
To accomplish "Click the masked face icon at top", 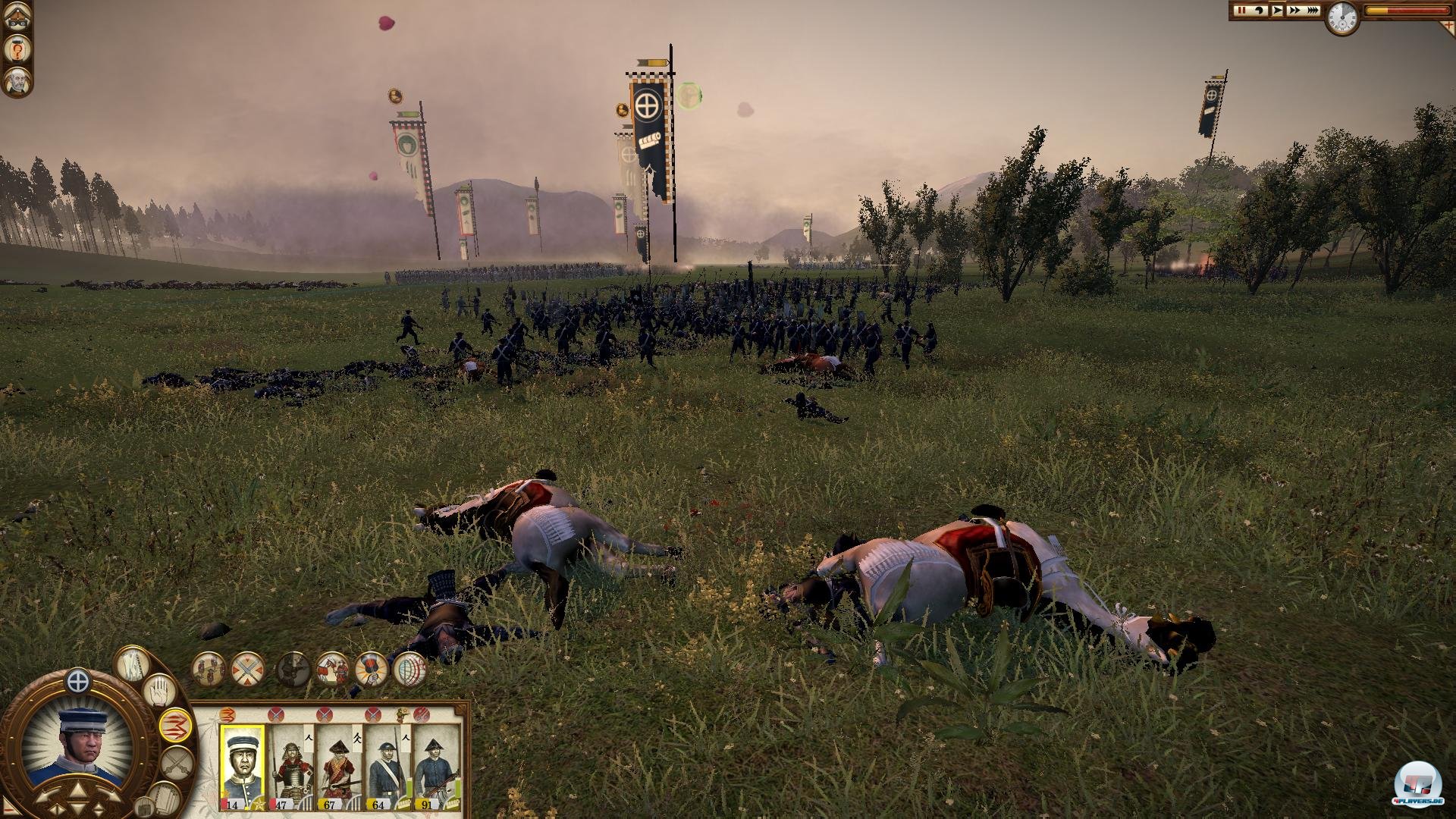I will point(16,18).
